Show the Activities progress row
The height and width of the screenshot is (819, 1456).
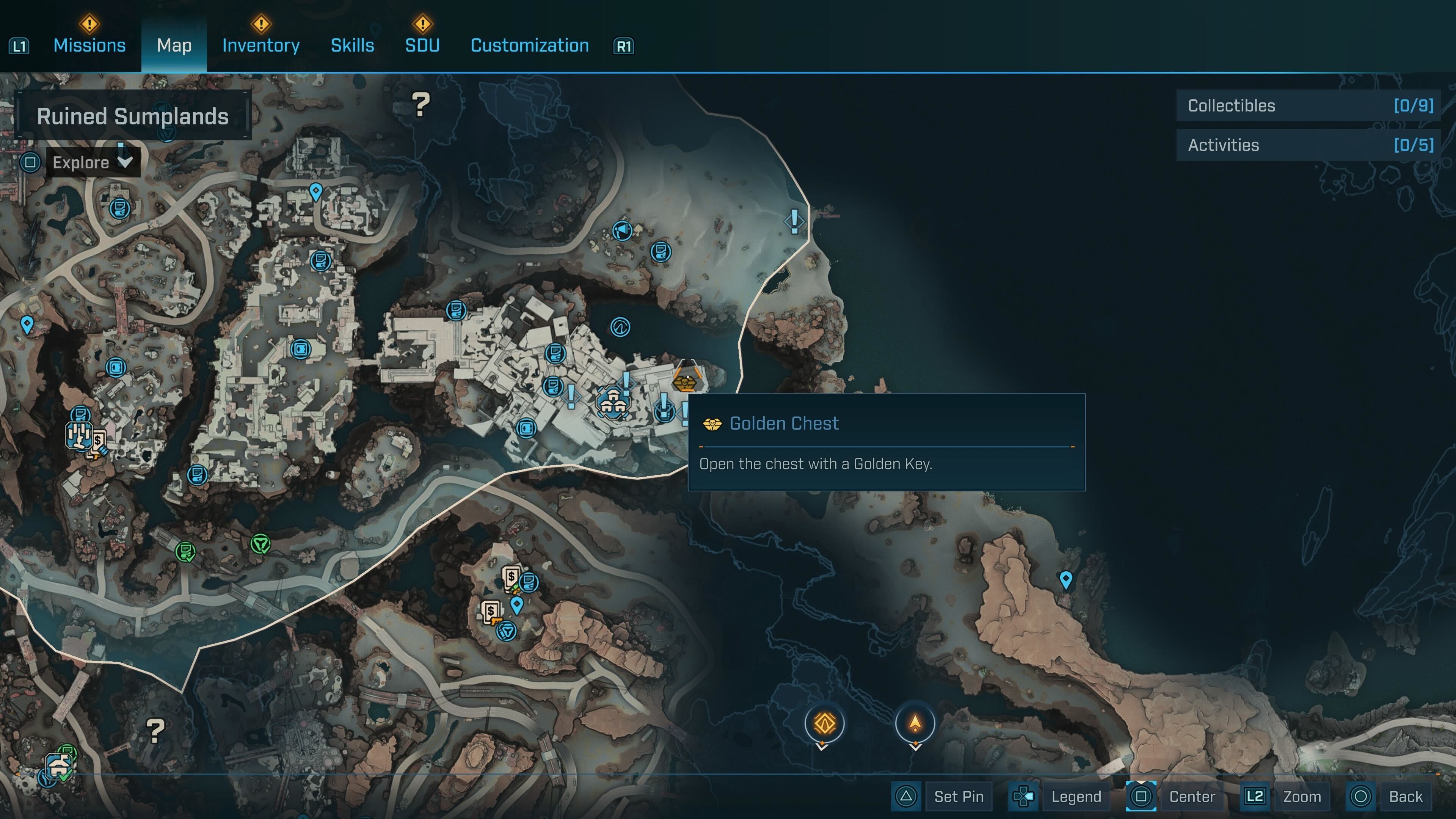click(1308, 145)
